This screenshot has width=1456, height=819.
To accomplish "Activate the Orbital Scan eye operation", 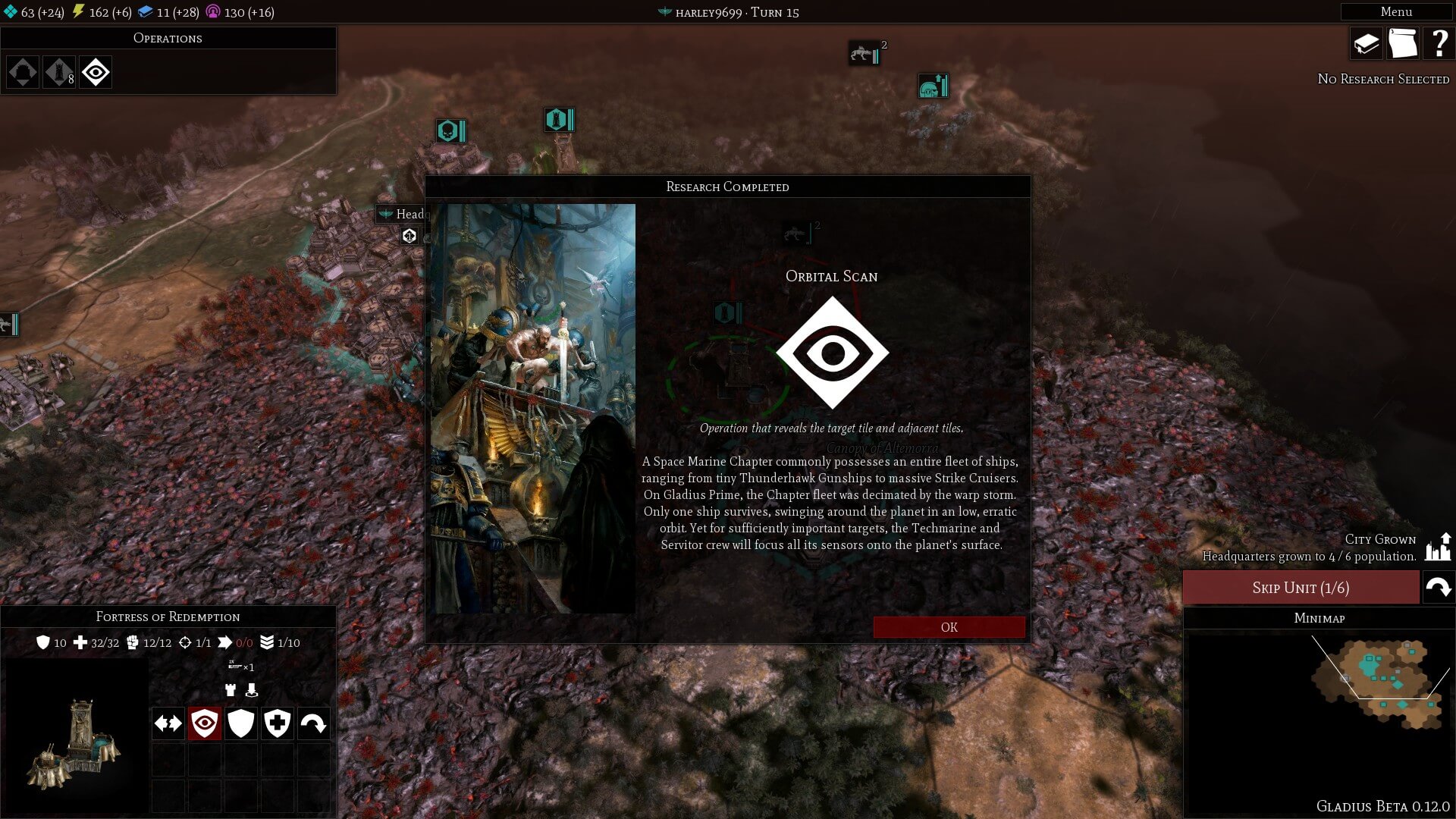I will (96, 73).
